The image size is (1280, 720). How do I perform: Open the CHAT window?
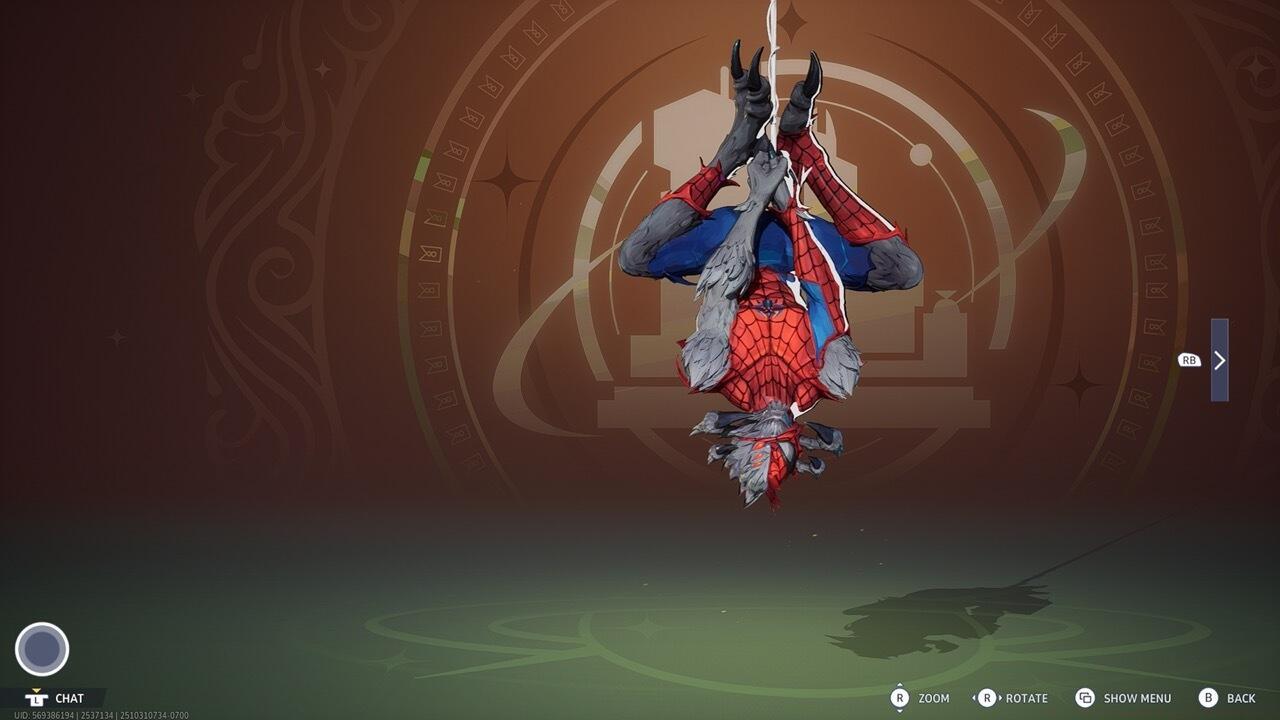coord(70,698)
